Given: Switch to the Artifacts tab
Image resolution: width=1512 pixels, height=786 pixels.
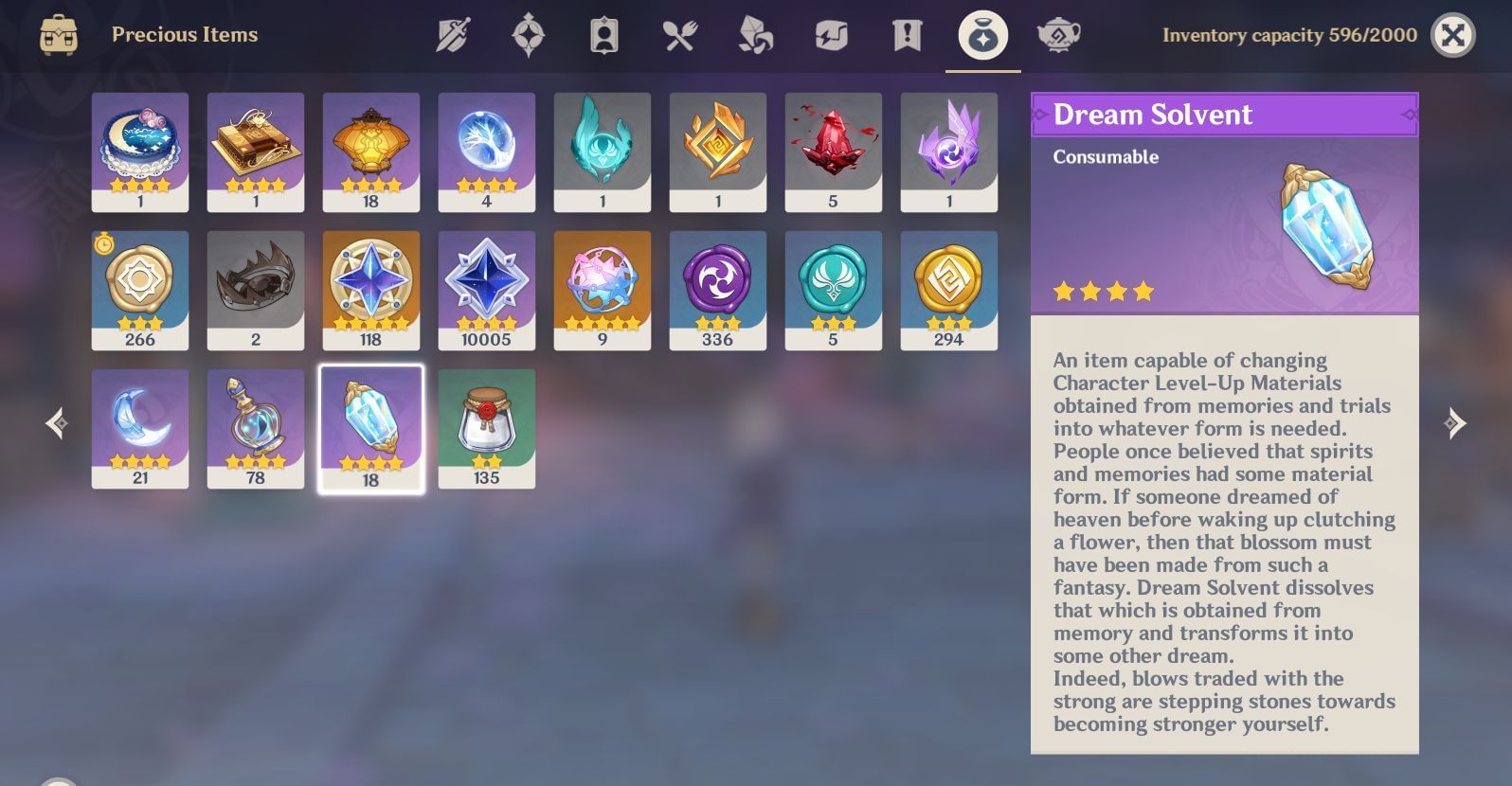Looking at the screenshot, I should [x=530, y=35].
